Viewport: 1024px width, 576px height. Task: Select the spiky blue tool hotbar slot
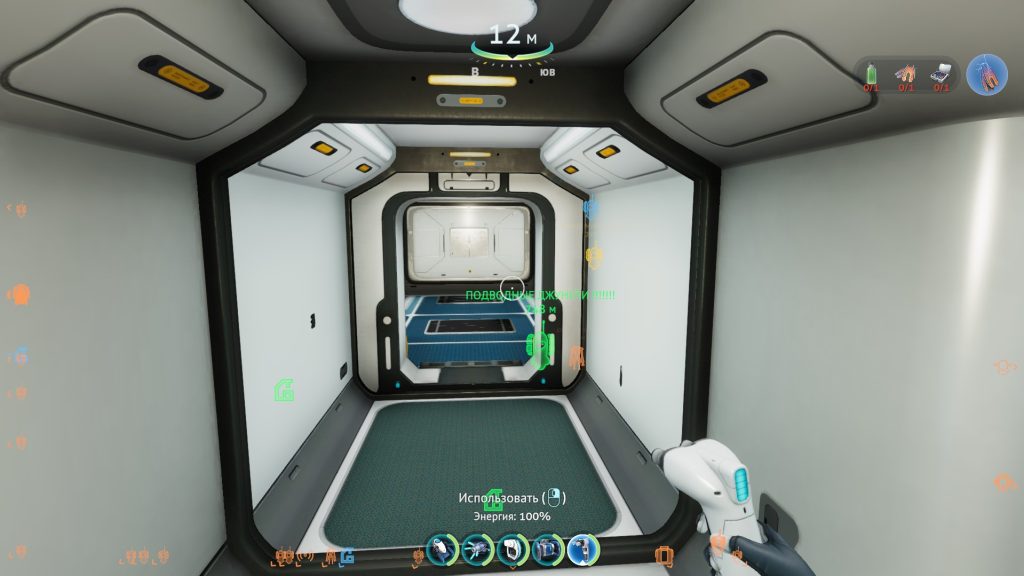point(477,549)
